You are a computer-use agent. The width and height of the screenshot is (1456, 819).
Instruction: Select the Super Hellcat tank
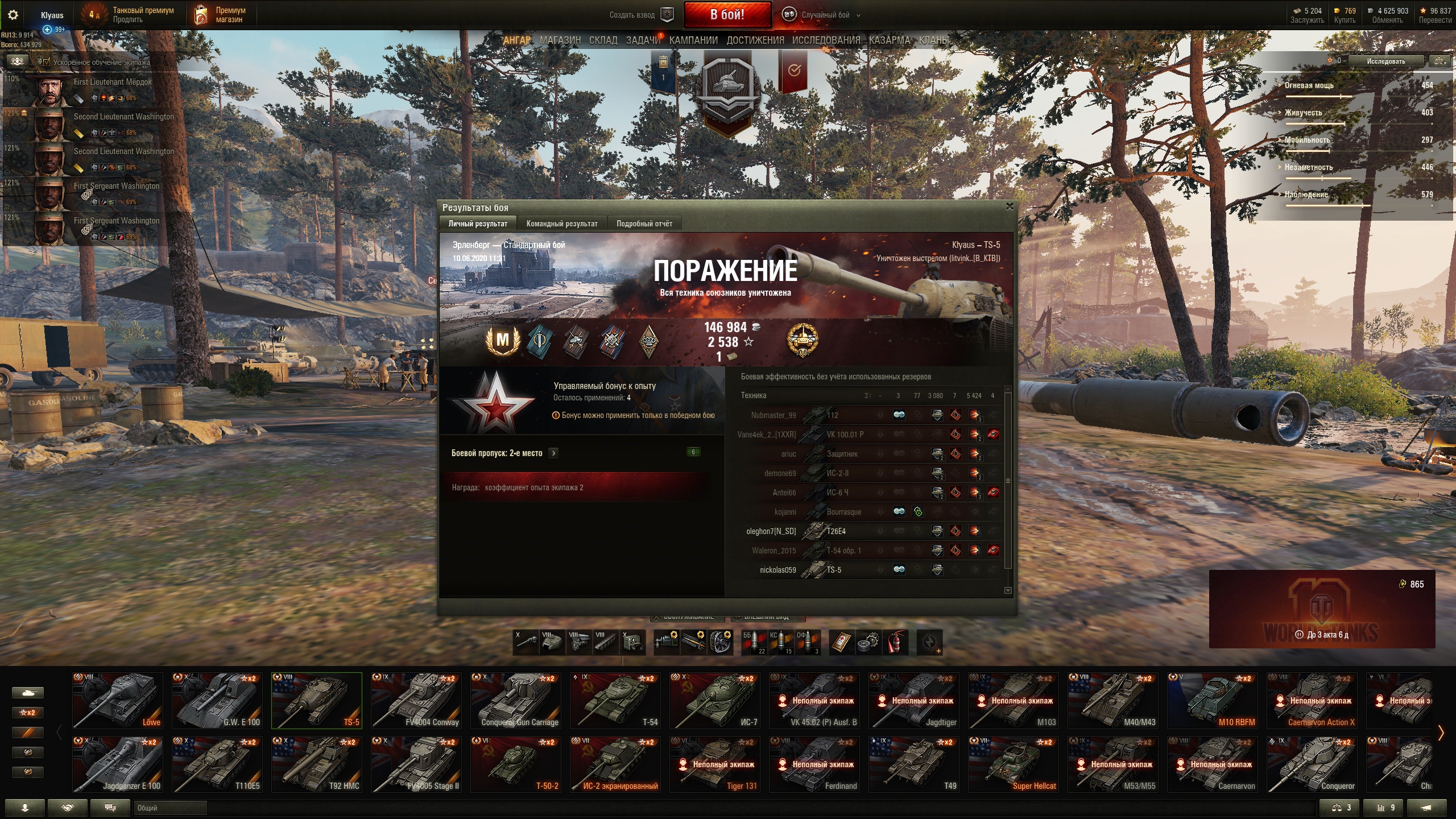click(x=1014, y=764)
